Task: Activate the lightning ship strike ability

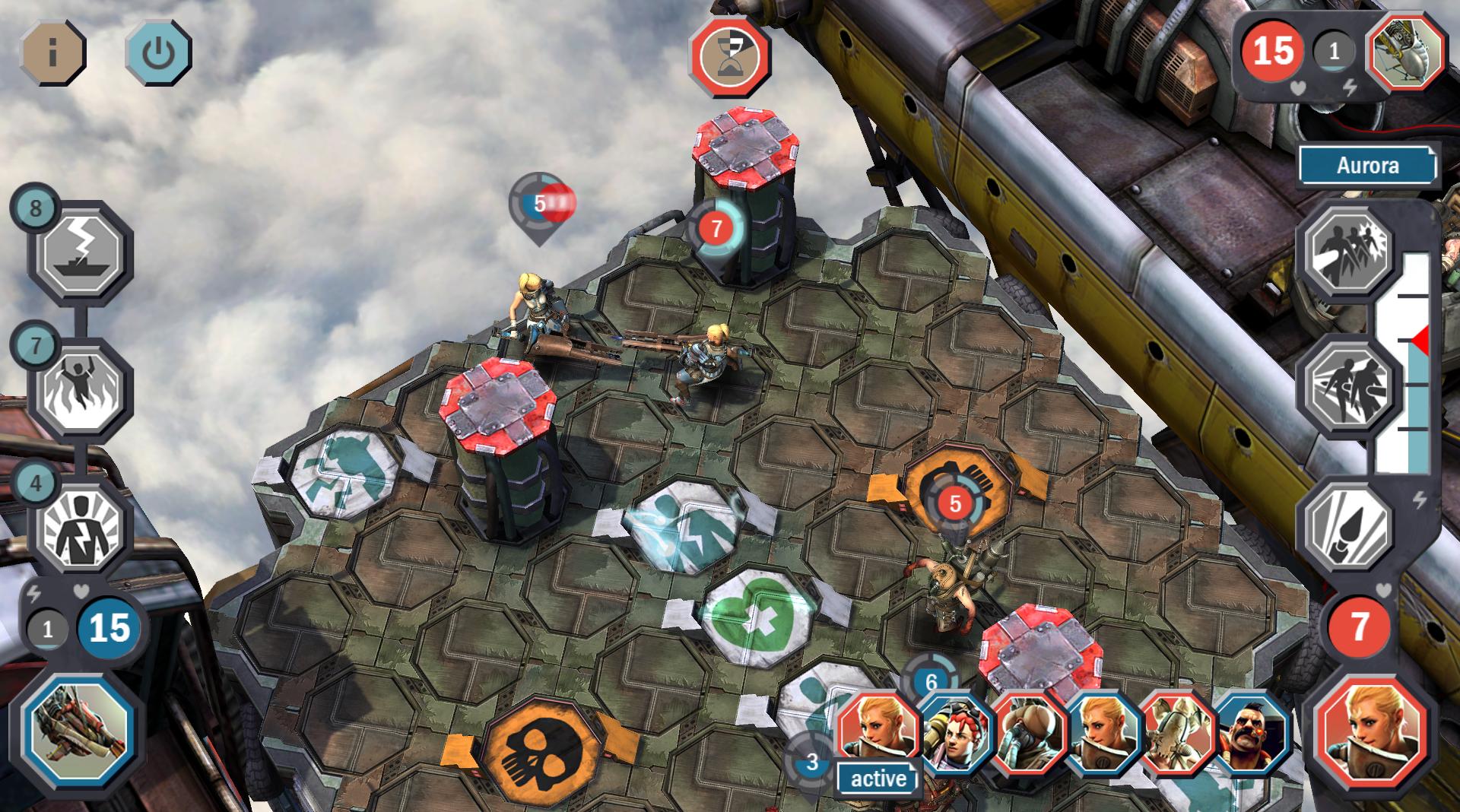Action: [81, 252]
